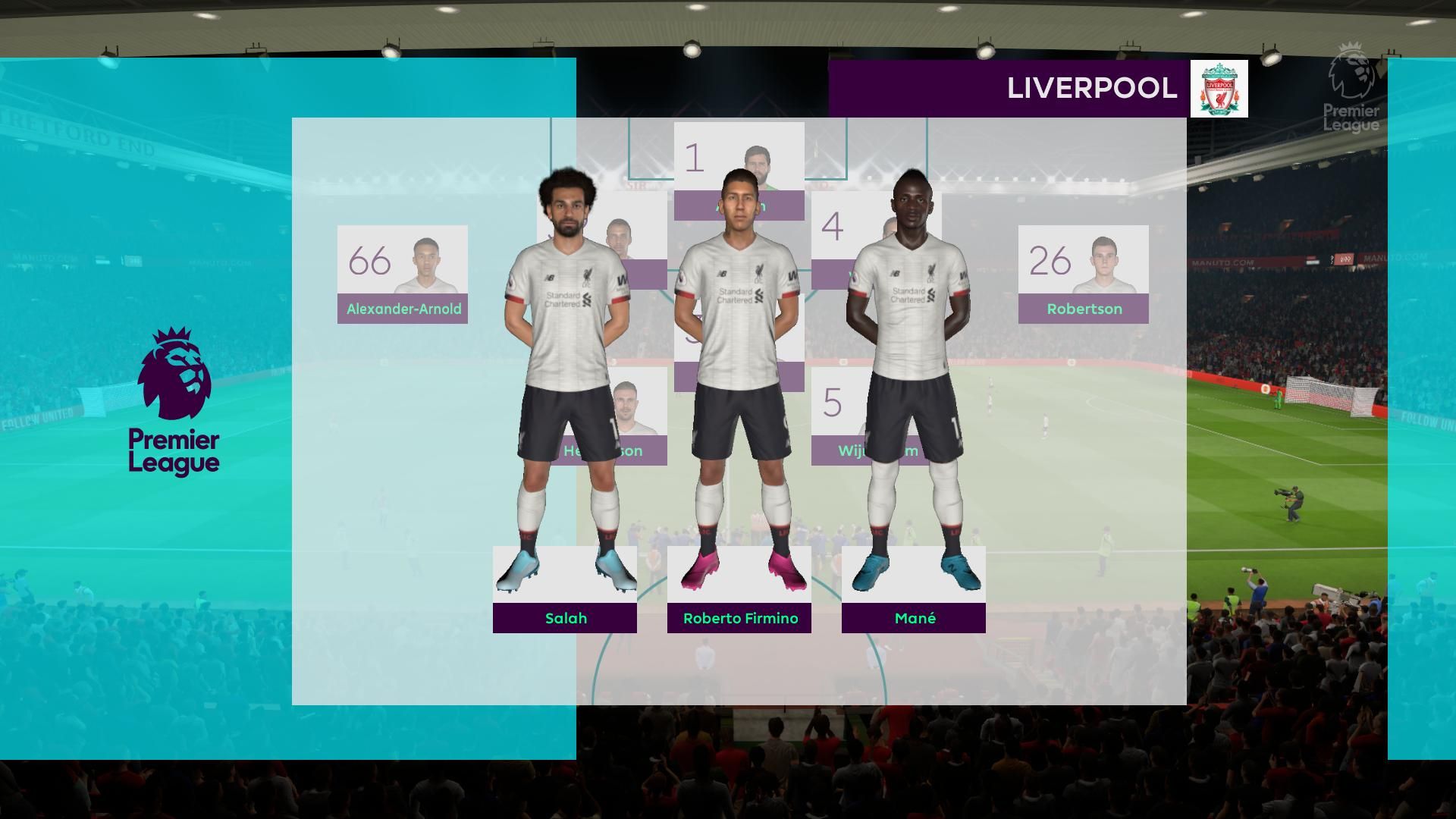
Task: Click Alexander-Arnold's portrait thumbnail
Action: (x=428, y=262)
